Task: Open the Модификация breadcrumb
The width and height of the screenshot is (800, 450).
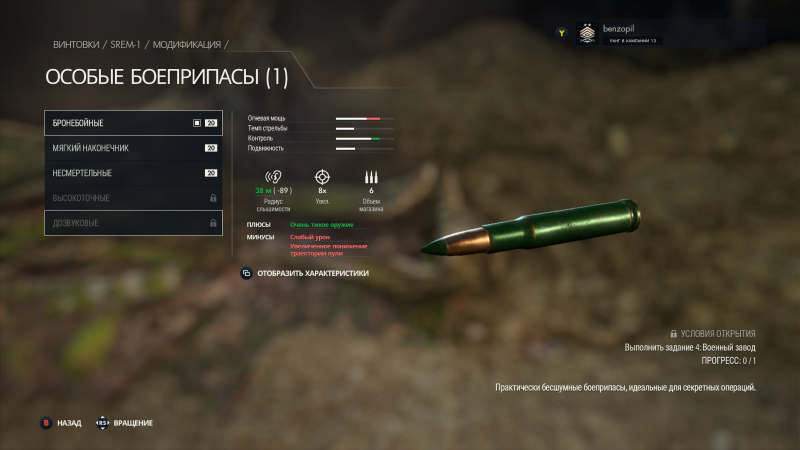Action: pyautogui.click(x=186, y=45)
